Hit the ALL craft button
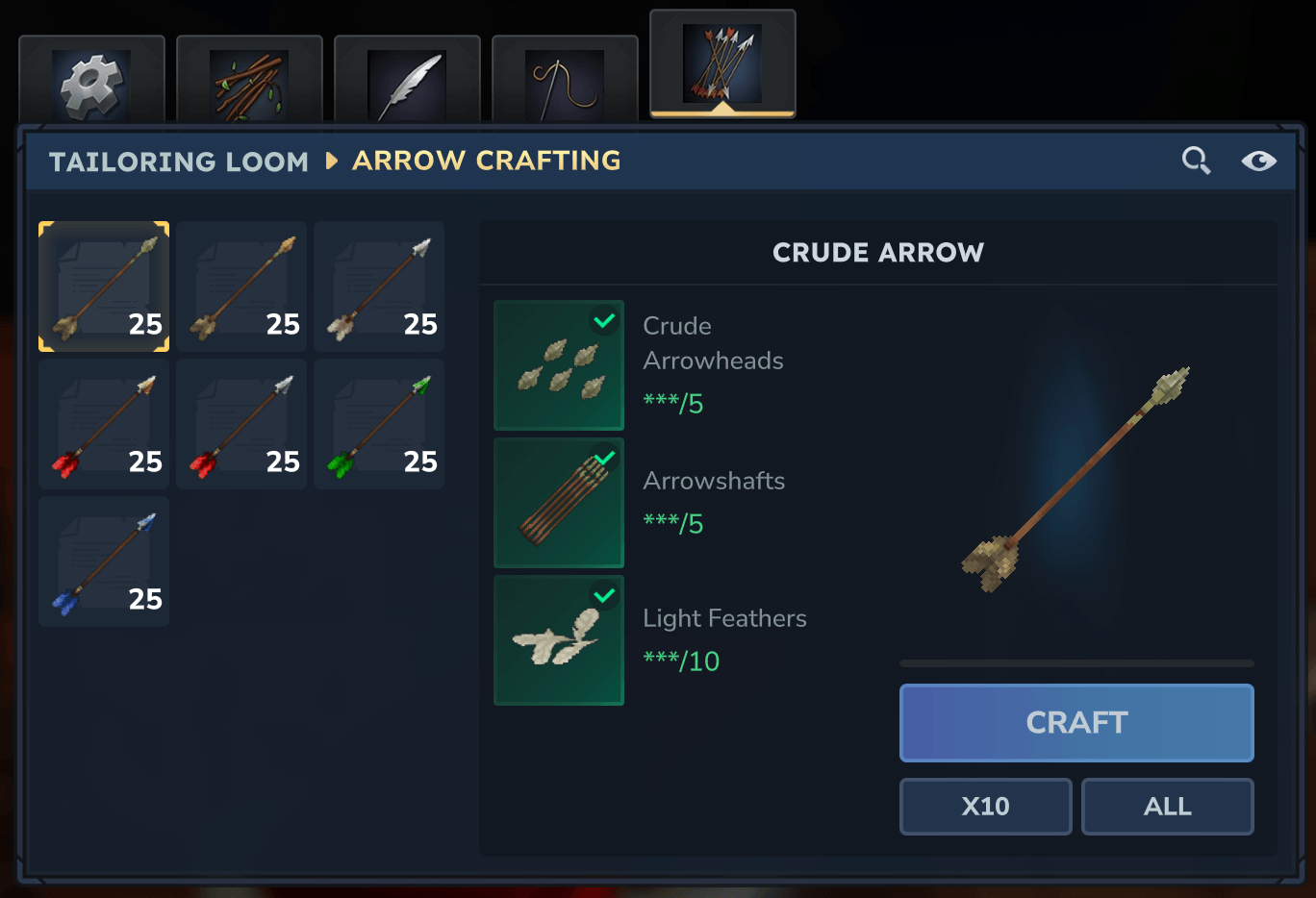The height and width of the screenshot is (898, 1316). point(1167,806)
